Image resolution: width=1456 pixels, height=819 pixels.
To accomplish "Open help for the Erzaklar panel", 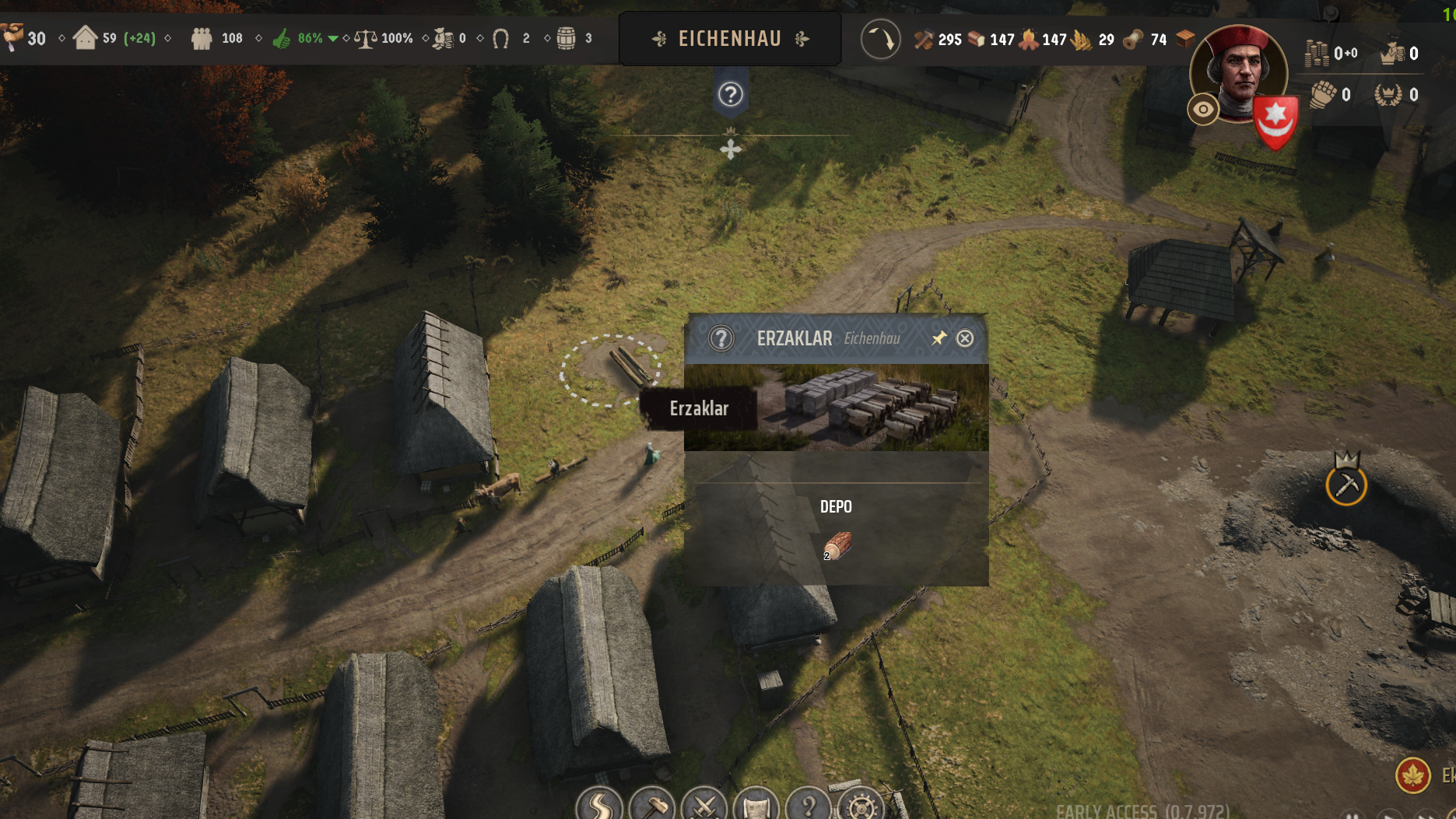I will [x=721, y=338].
